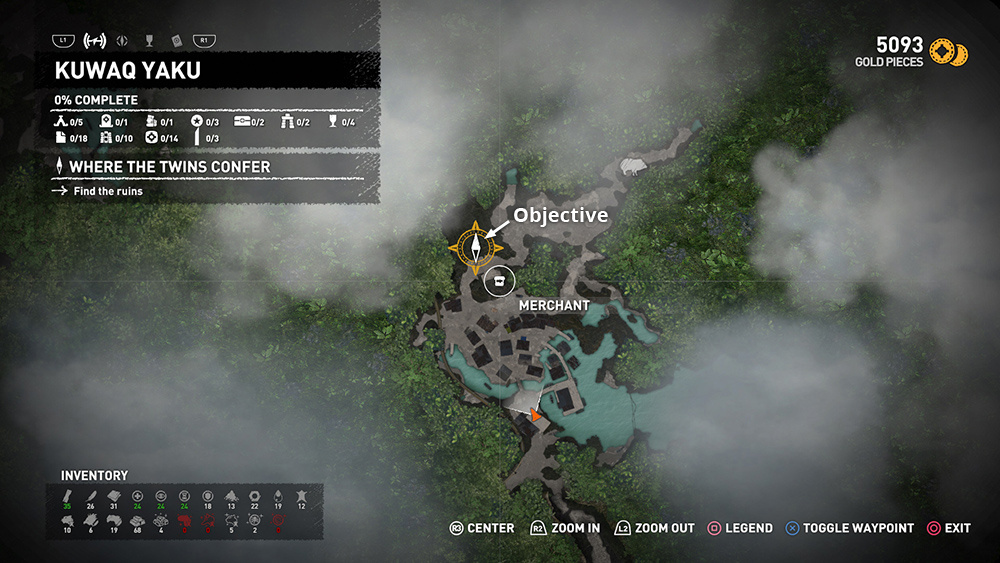Image resolution: width=1000 pixels, height=563 pixels.
Task: Switch to the map tab icon
Action: pos(96,41)
